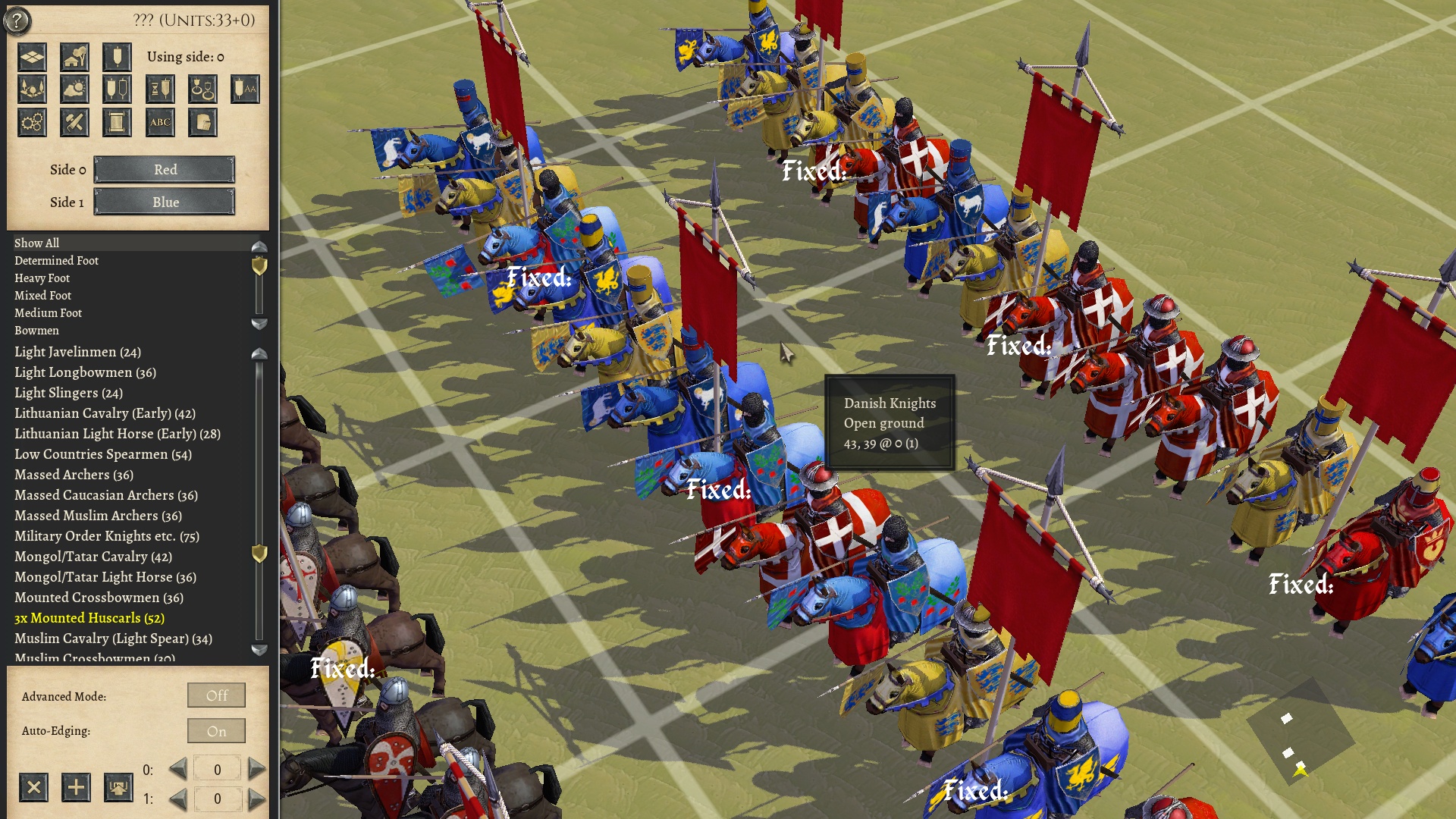Open the Side 1 Blue color selector
This screenshot has width=1456, height=819.
164,202
